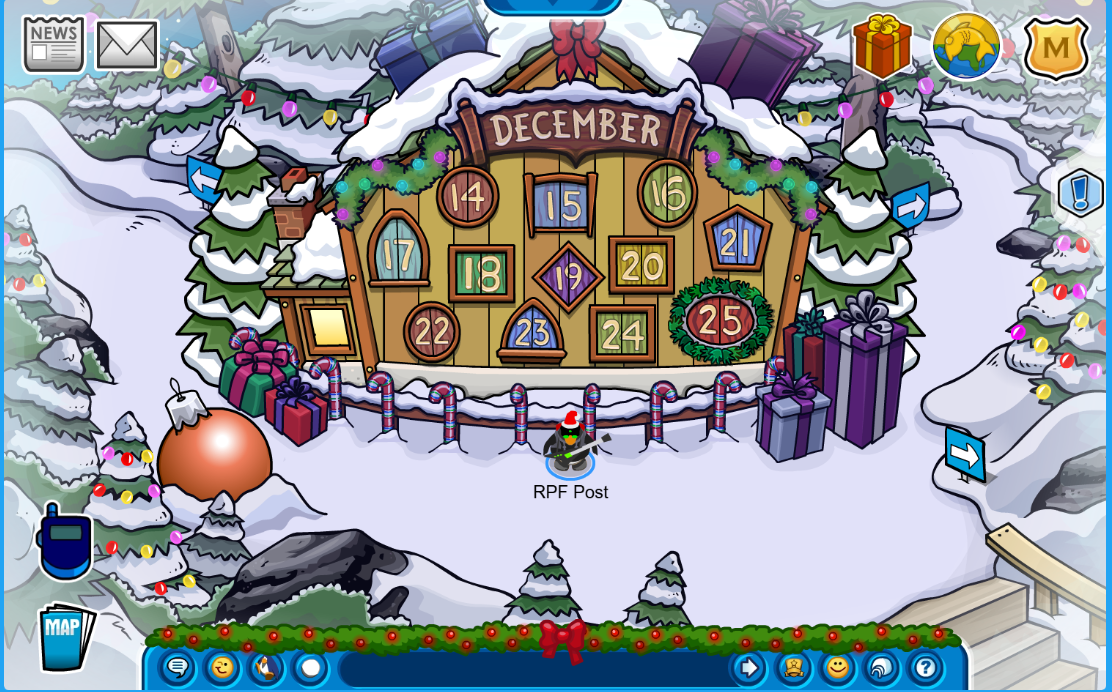This screenshot has width=1112, height=692.
Task: Click the blue exclamation mark icon
Action: (x=1080, y=193)
